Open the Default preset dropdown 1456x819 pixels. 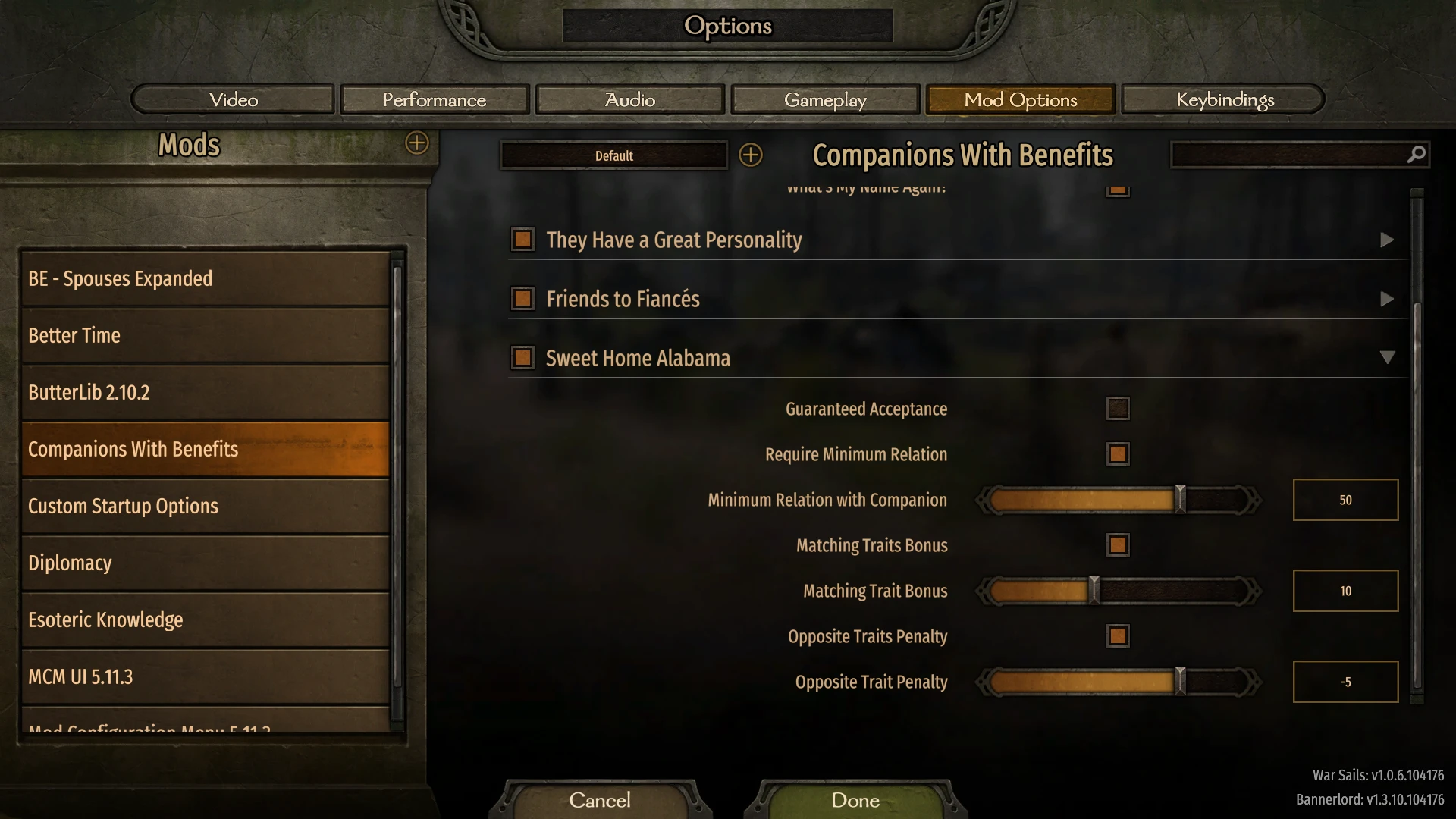[x=613, y=155]
